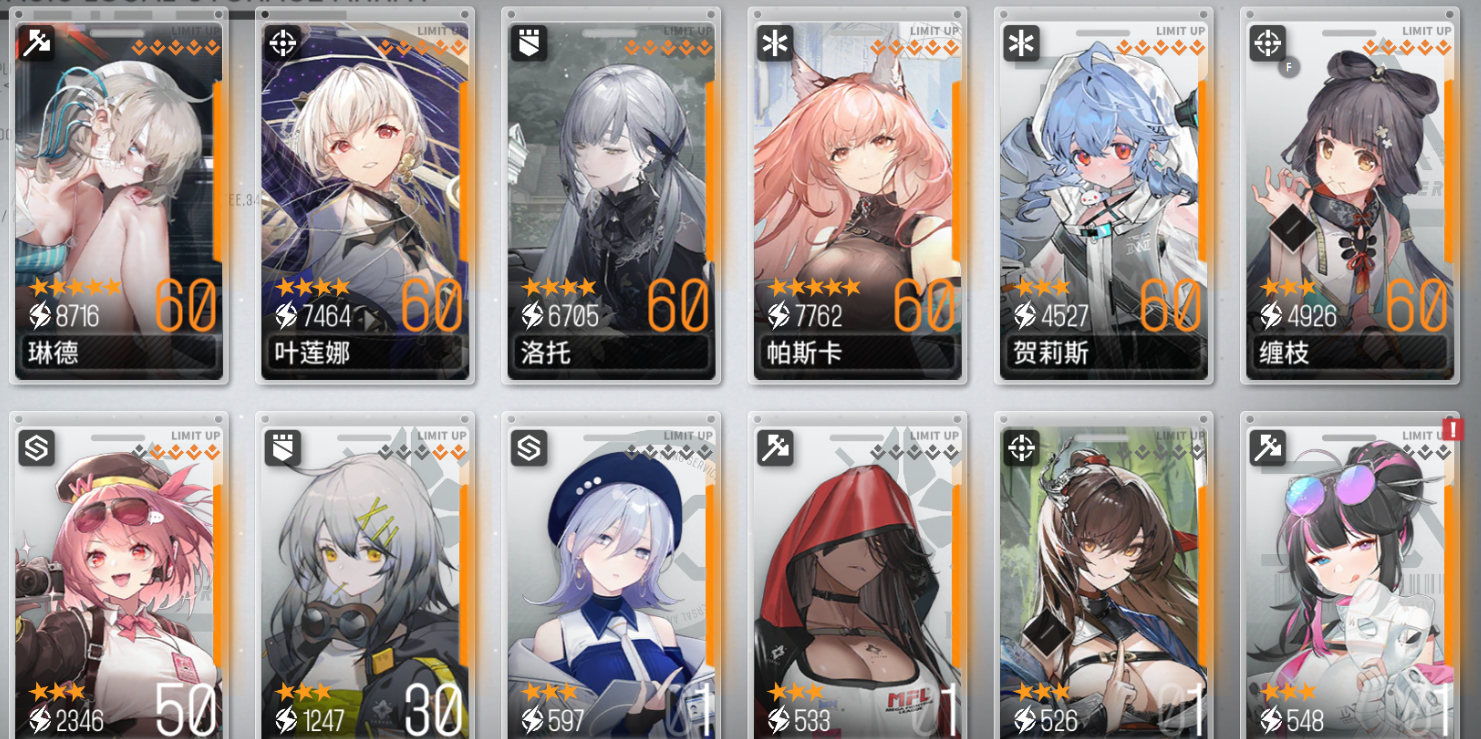Click the snowflake class icon on 贺莉斯's card
1481x739 pixels.
(x=1019, y=45)
